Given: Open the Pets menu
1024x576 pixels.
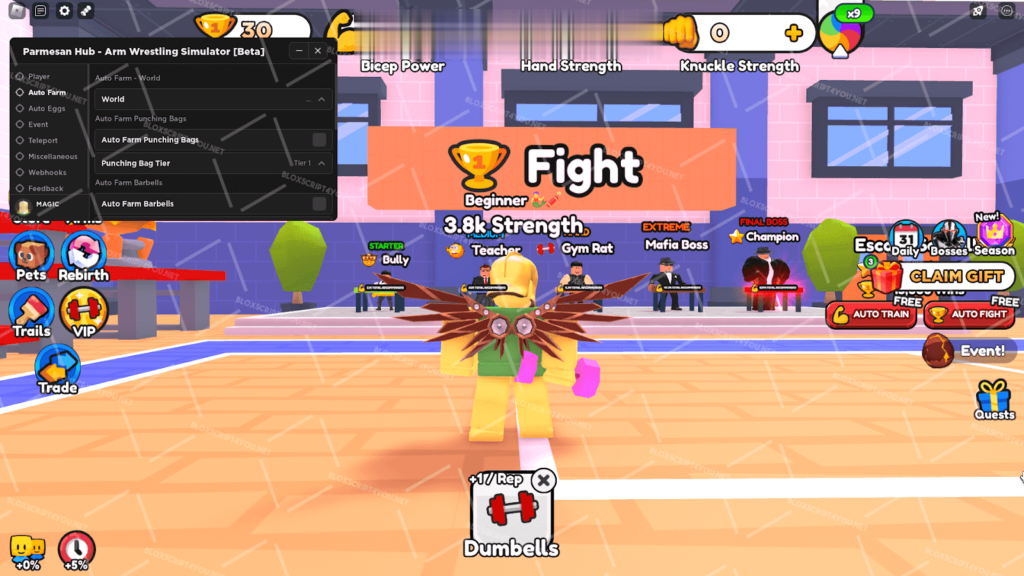Looking at the screenshot, I should pyautogui.click(x=31, y=254).
